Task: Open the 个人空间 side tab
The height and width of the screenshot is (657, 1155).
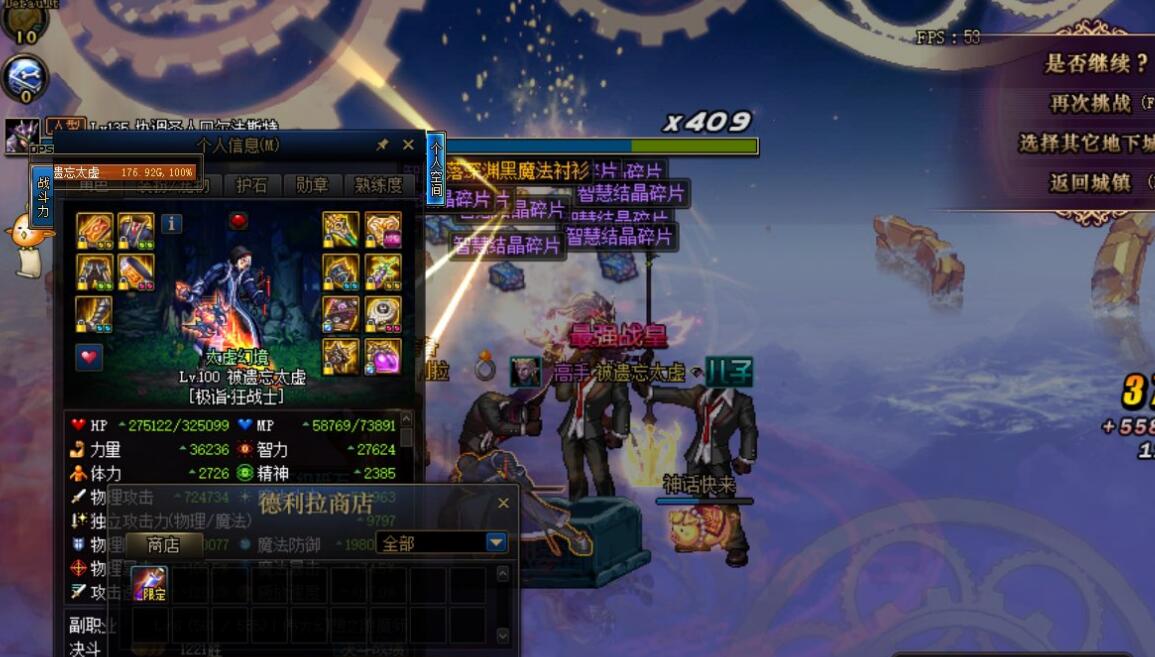Action: [436, 169]
